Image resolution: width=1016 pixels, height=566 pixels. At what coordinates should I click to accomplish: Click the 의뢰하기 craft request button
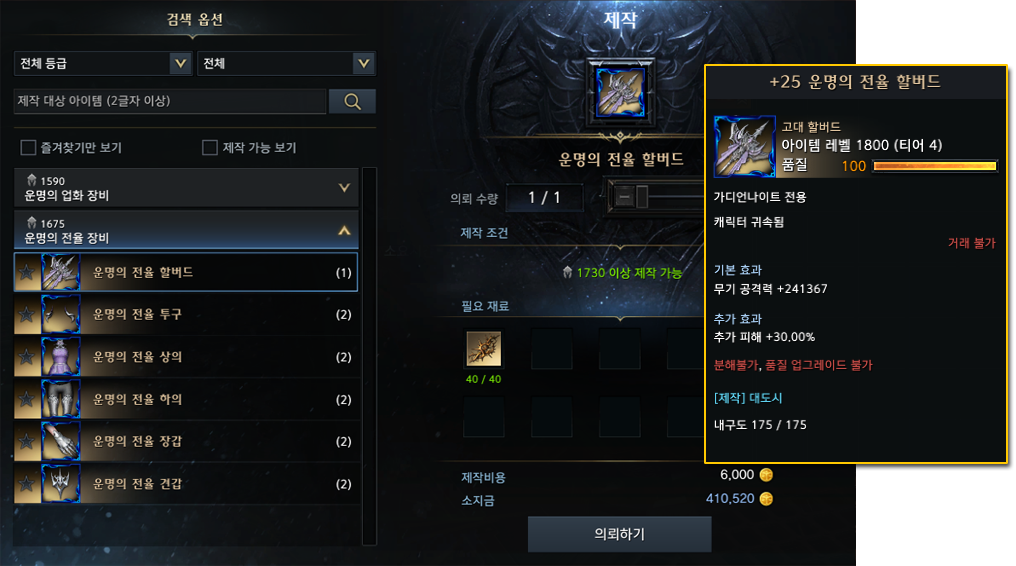coord(619,534)
